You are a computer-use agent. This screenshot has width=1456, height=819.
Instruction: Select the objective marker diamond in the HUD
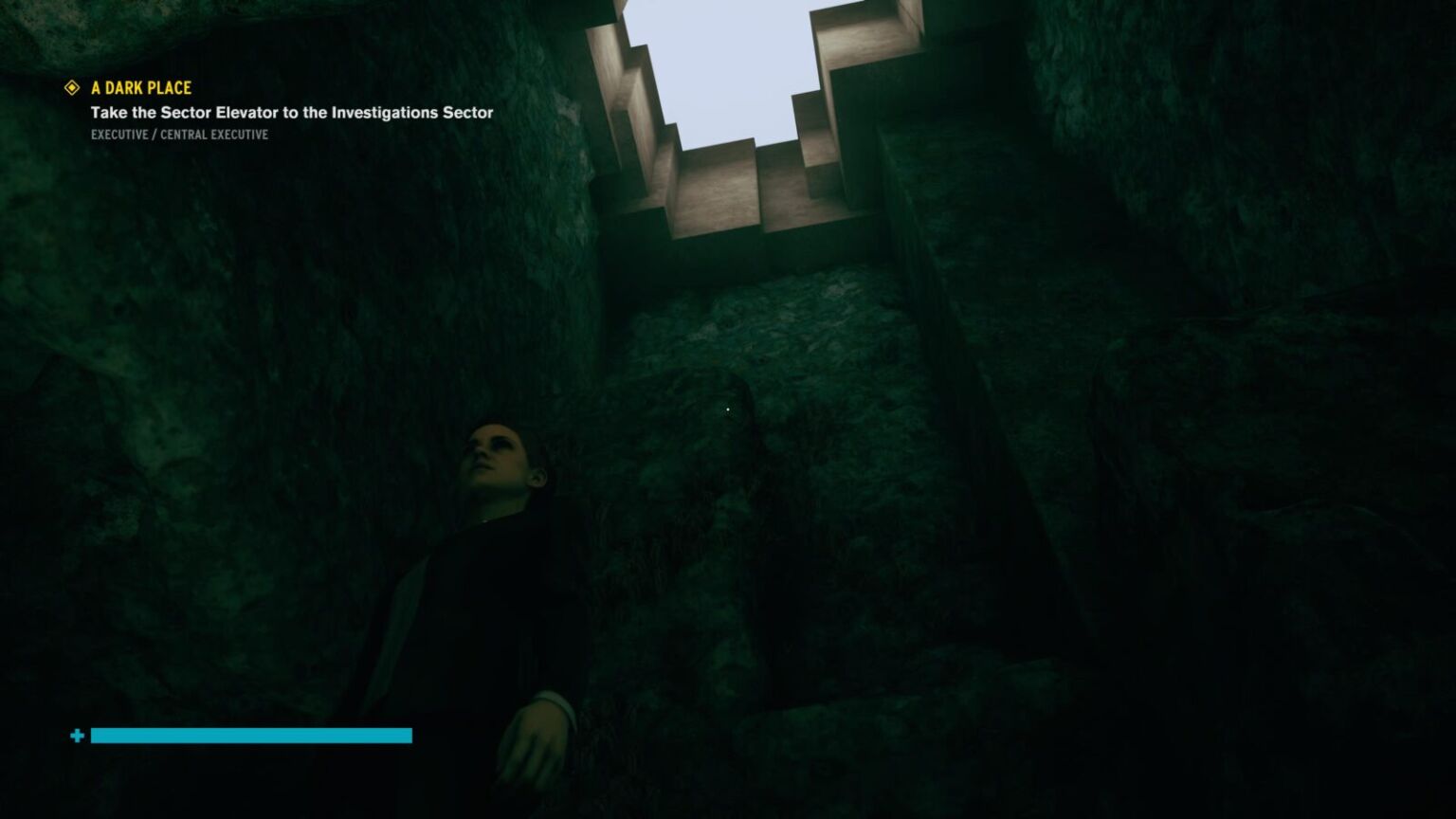click(71, 88)
